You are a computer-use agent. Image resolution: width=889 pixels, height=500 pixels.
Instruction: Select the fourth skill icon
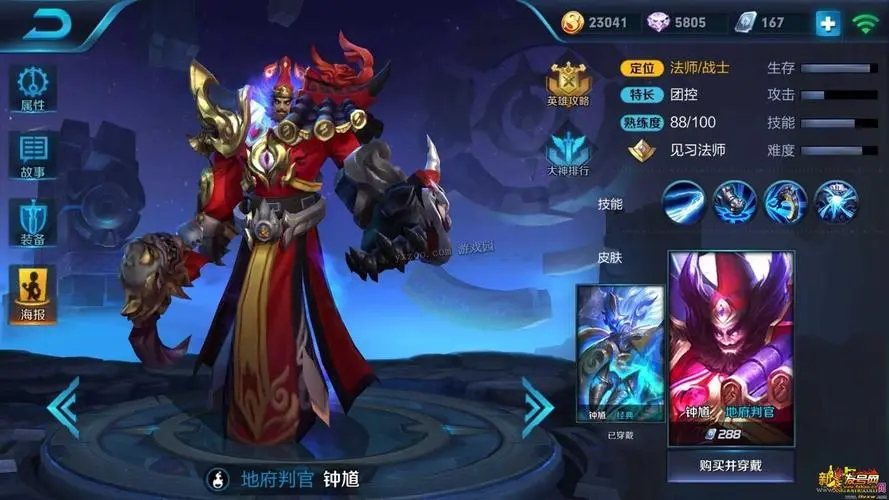(836, 202)
